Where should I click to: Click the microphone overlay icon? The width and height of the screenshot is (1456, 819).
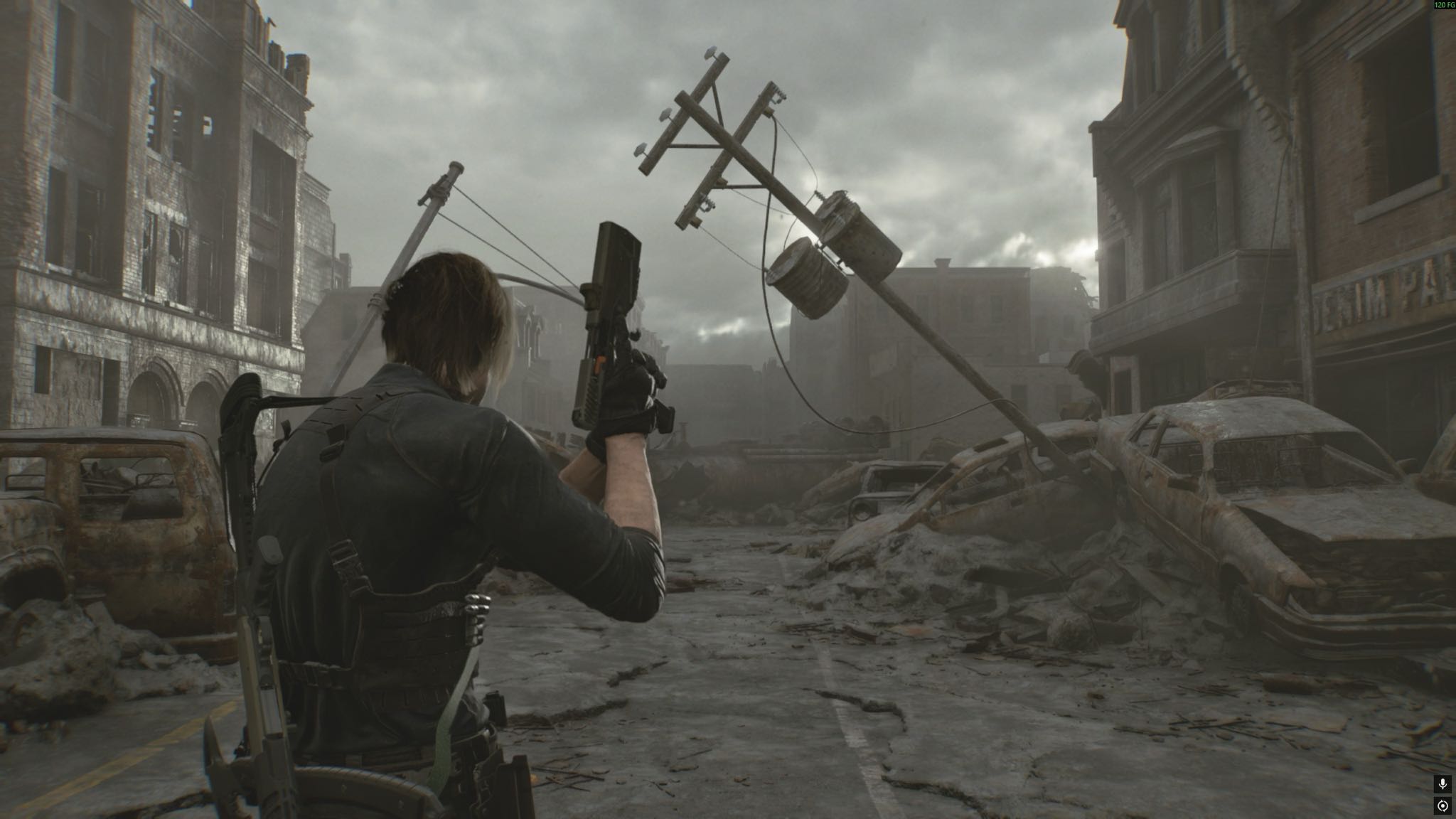[1442, 784]
